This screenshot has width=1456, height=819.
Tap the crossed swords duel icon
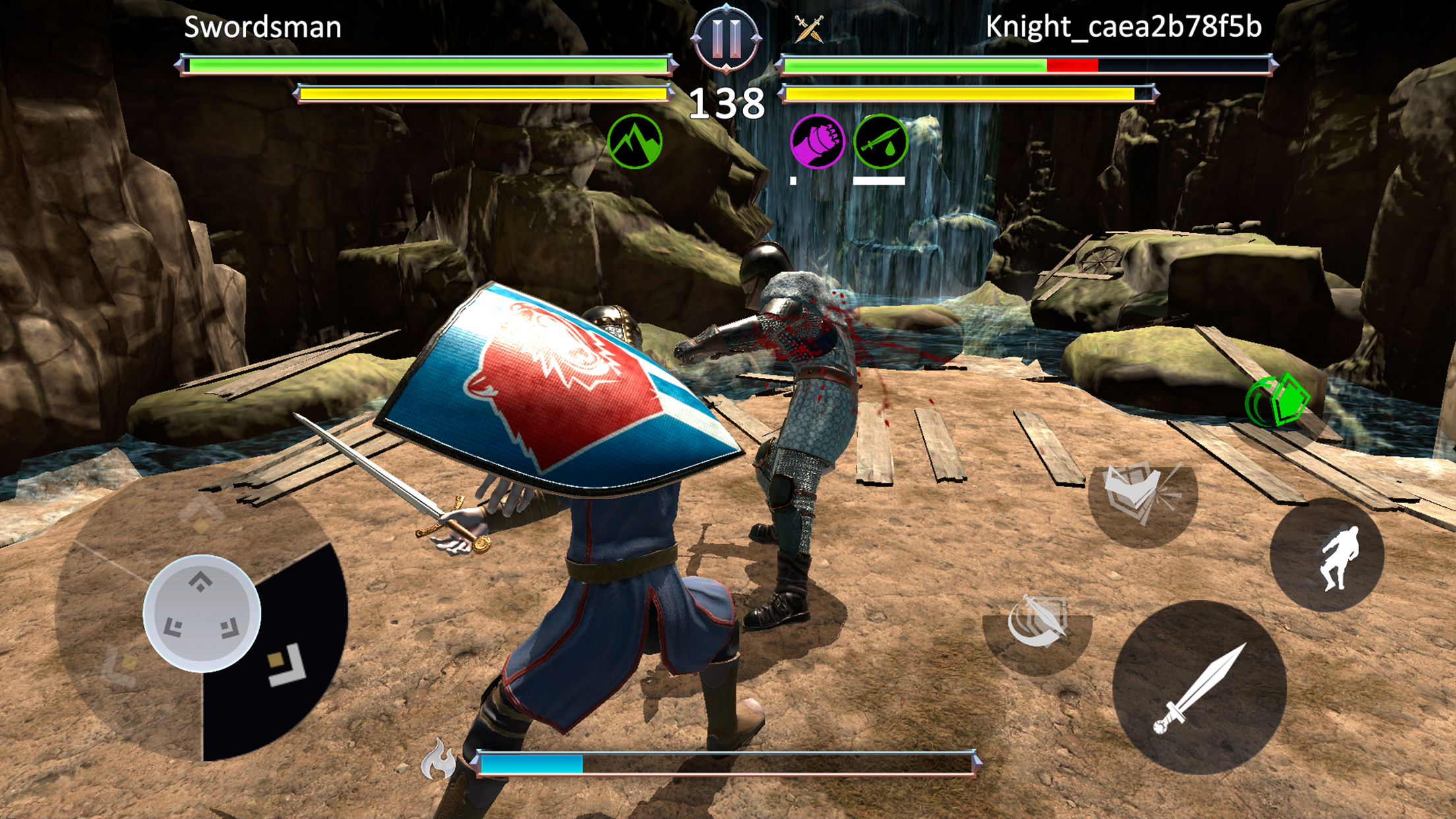[808, 28]
